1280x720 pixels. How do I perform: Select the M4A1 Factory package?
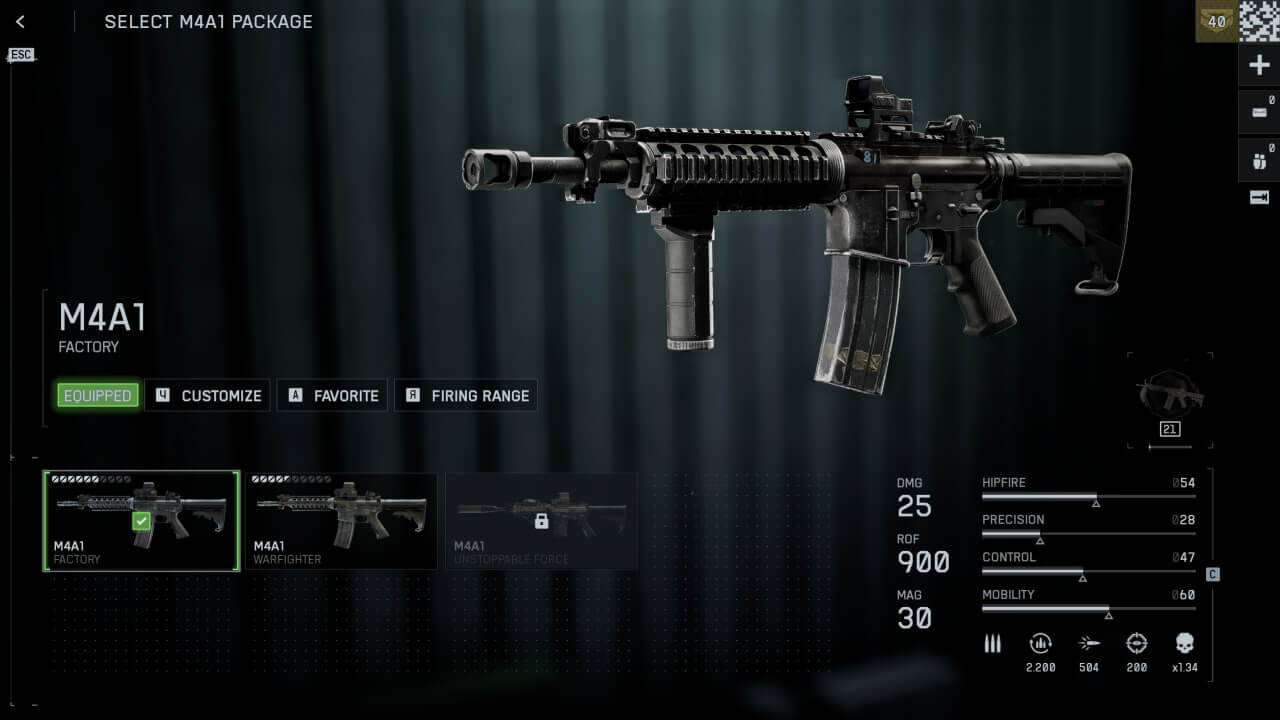tap(141, 521)
